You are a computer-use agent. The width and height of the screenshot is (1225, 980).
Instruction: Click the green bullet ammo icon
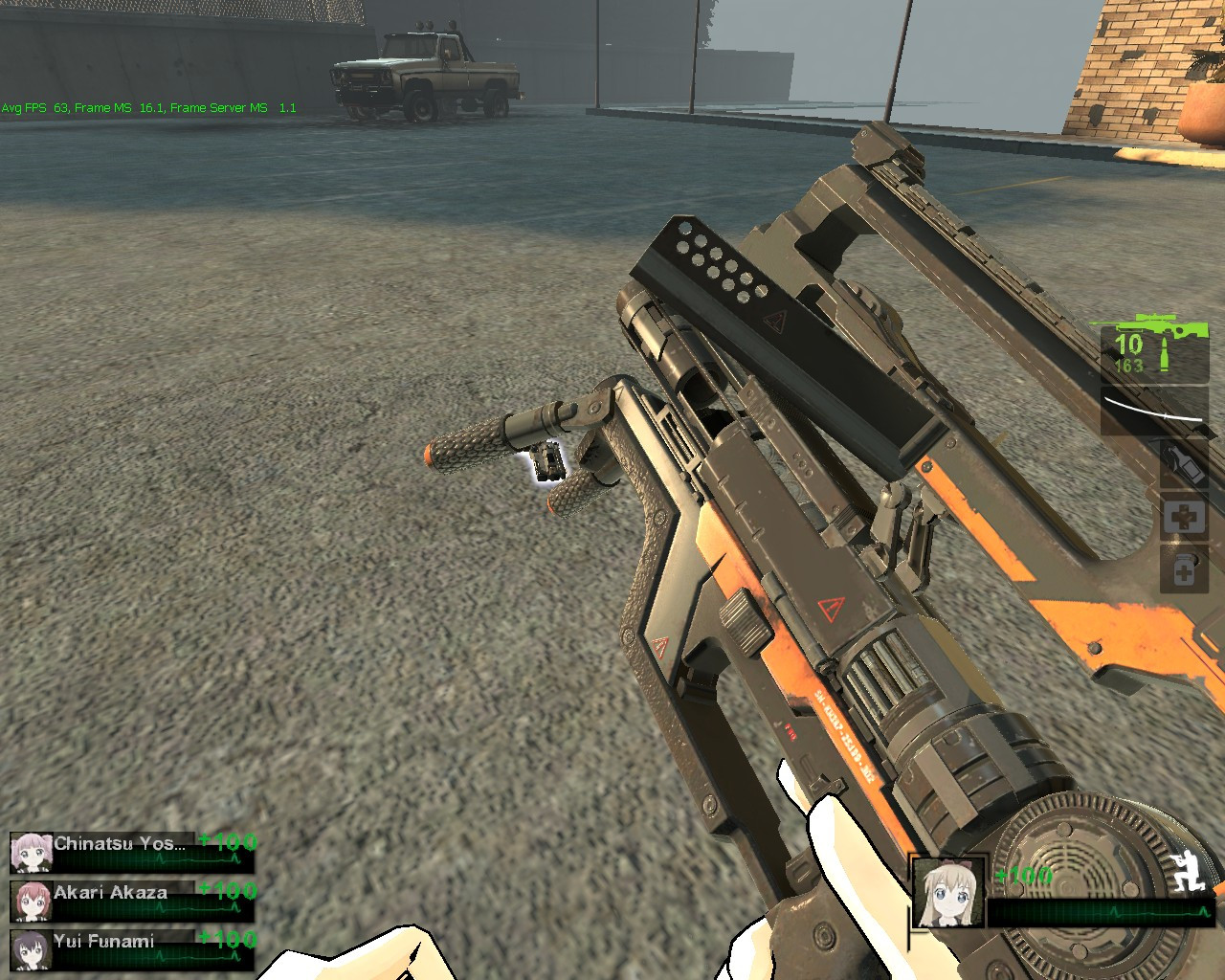[1164, 351]
